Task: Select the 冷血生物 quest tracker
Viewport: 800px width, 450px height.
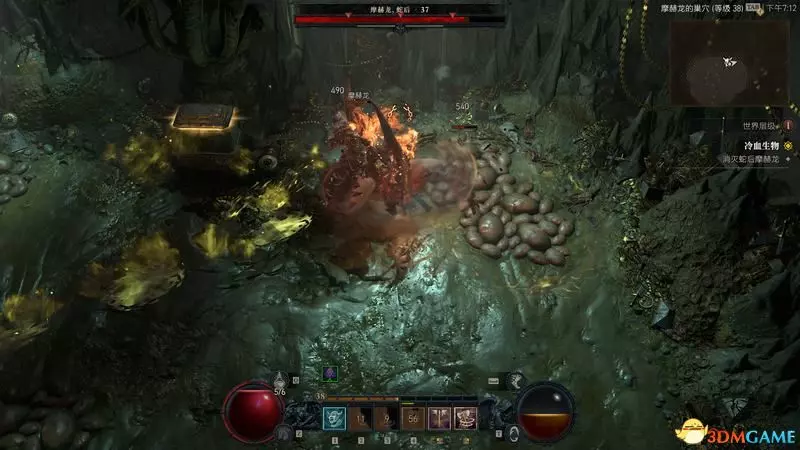Action: 755,144
